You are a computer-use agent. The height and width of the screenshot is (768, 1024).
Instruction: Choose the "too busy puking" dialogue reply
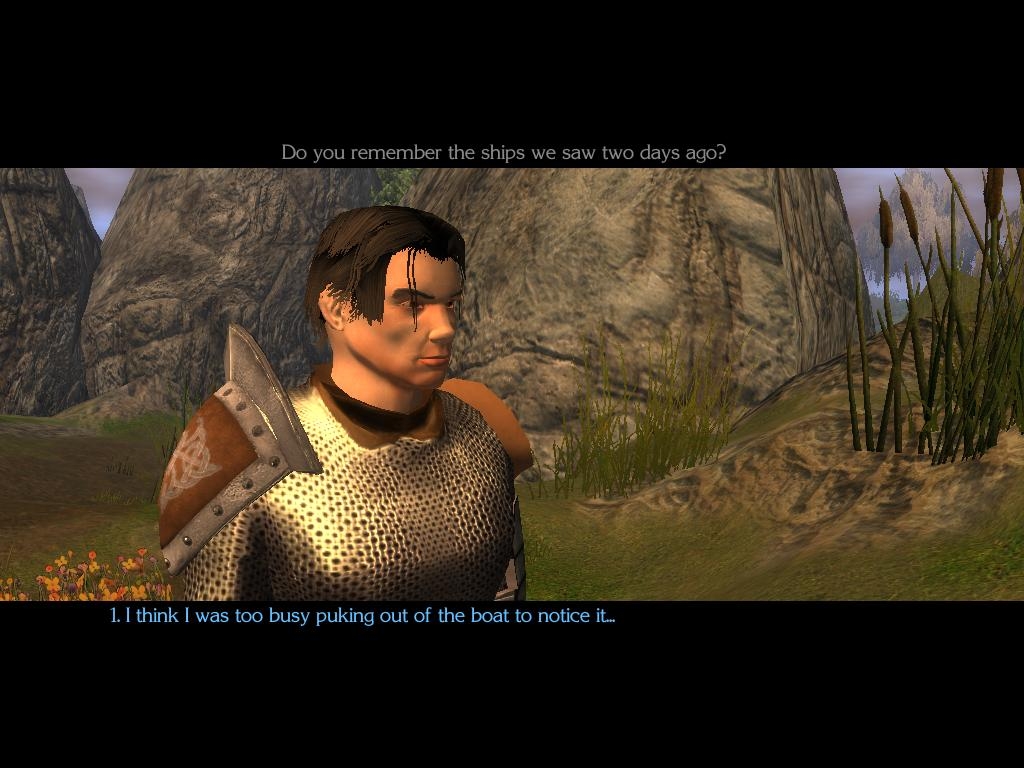[362, 616]
